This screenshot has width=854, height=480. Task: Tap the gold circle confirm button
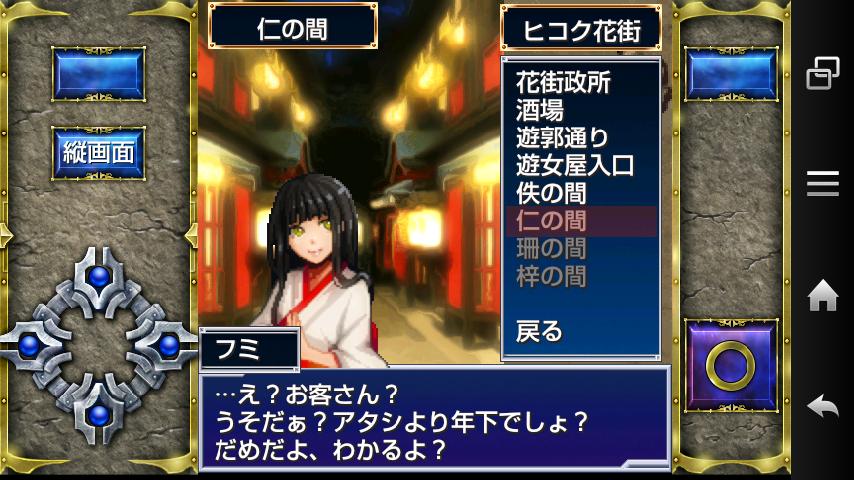point(730,367)
